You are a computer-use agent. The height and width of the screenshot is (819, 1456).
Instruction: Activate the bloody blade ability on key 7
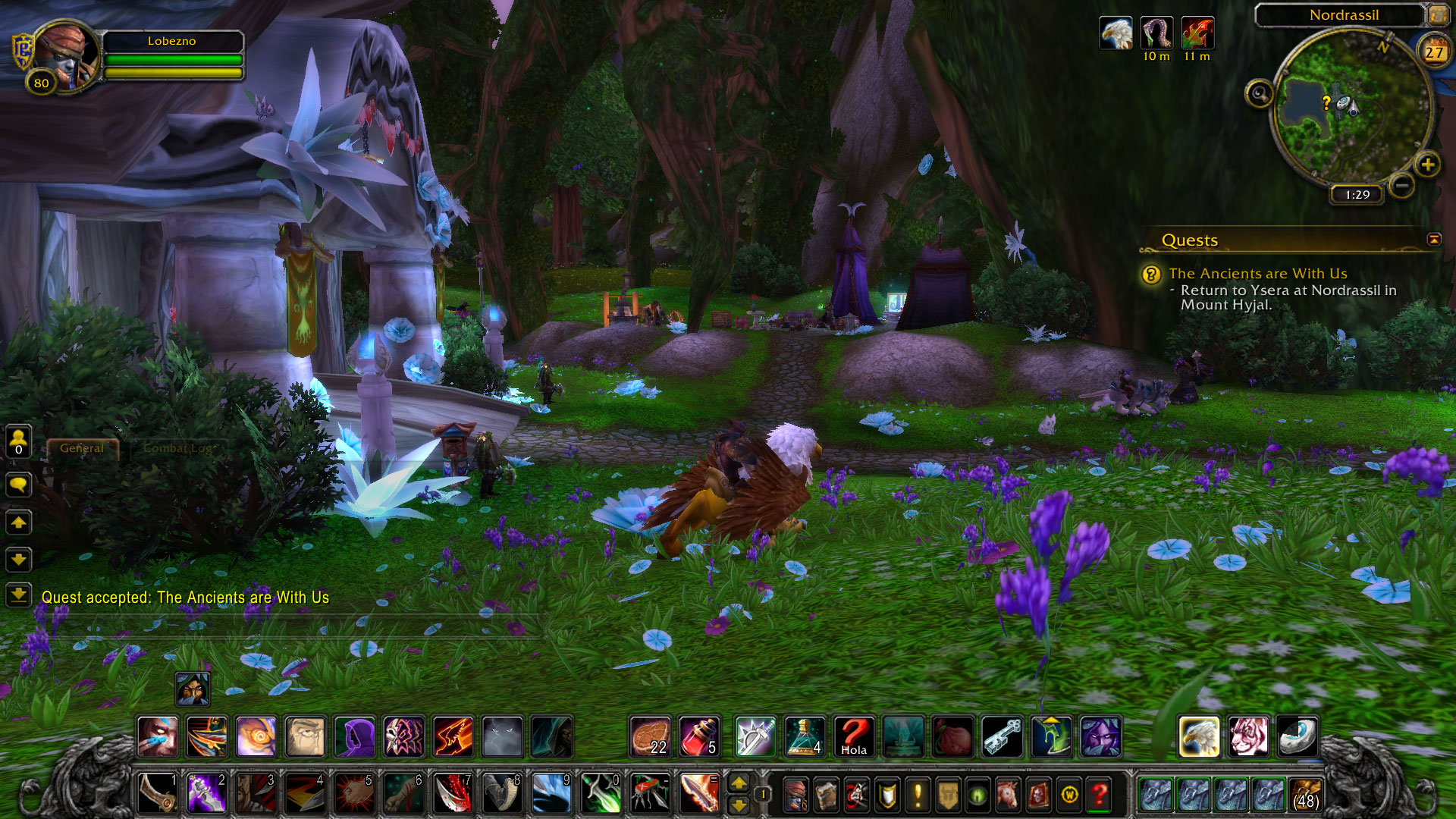click(x=453, y=794)
